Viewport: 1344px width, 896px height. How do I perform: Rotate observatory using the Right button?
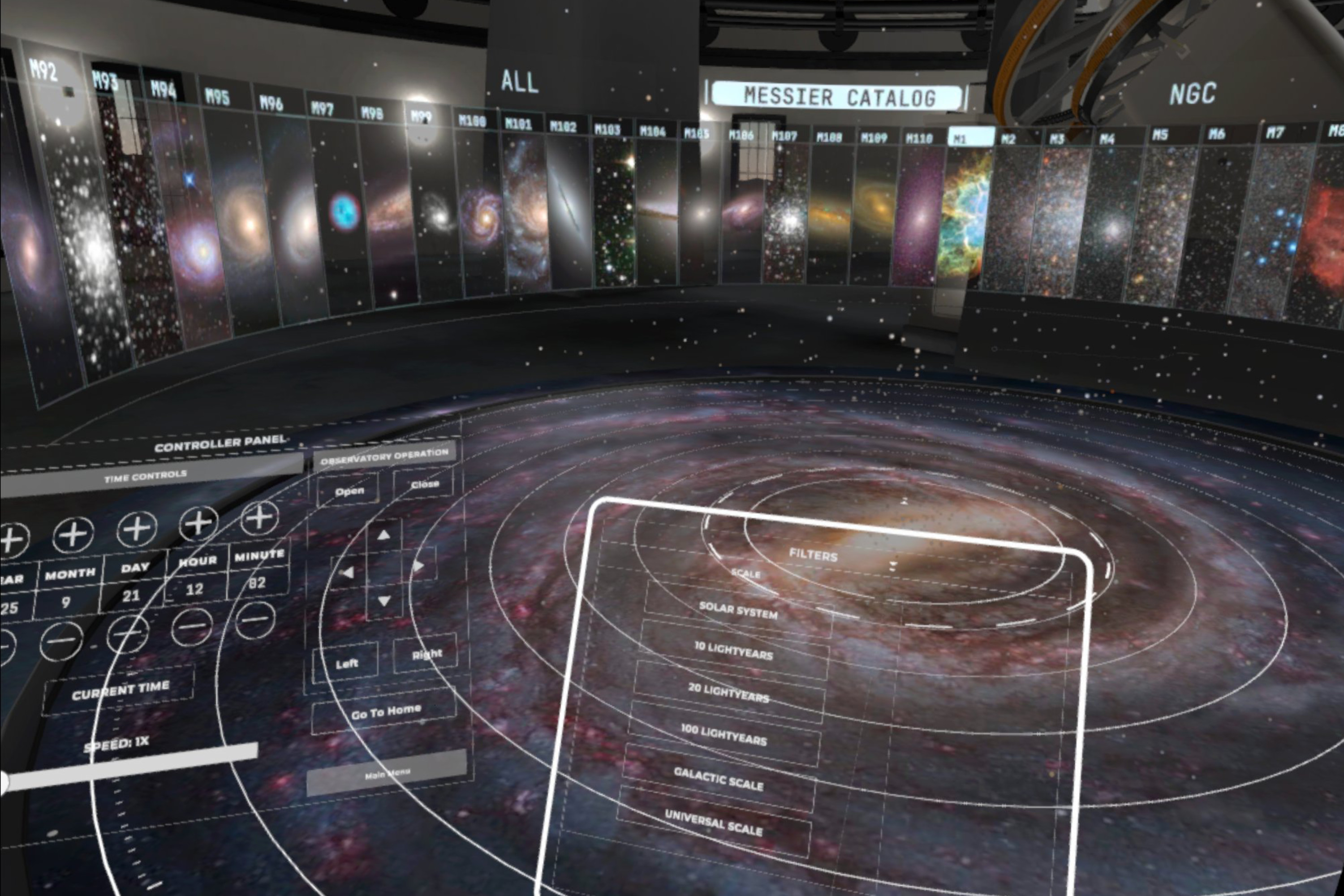(426, 654)
